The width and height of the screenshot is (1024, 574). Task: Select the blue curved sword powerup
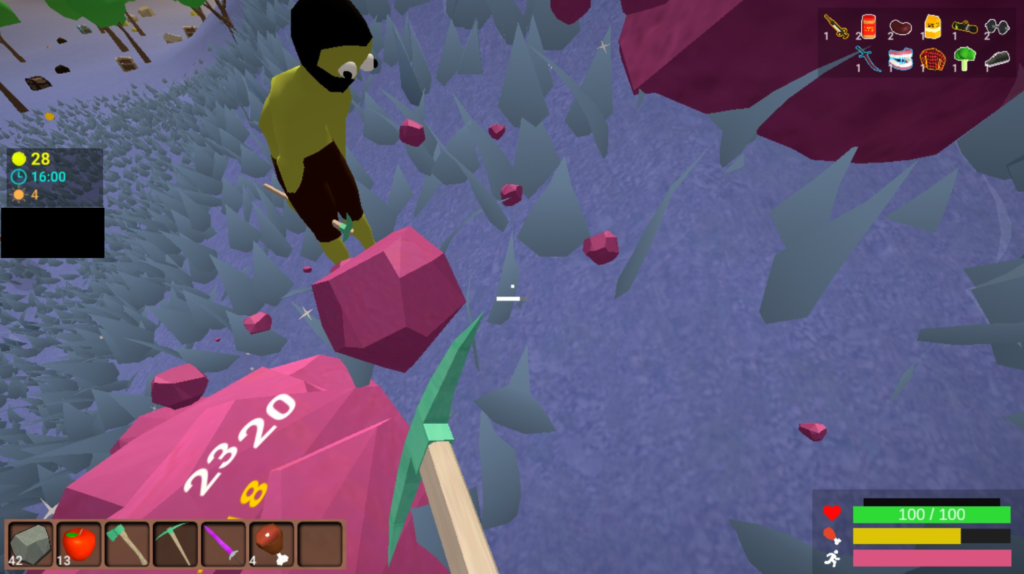[868, 59]
